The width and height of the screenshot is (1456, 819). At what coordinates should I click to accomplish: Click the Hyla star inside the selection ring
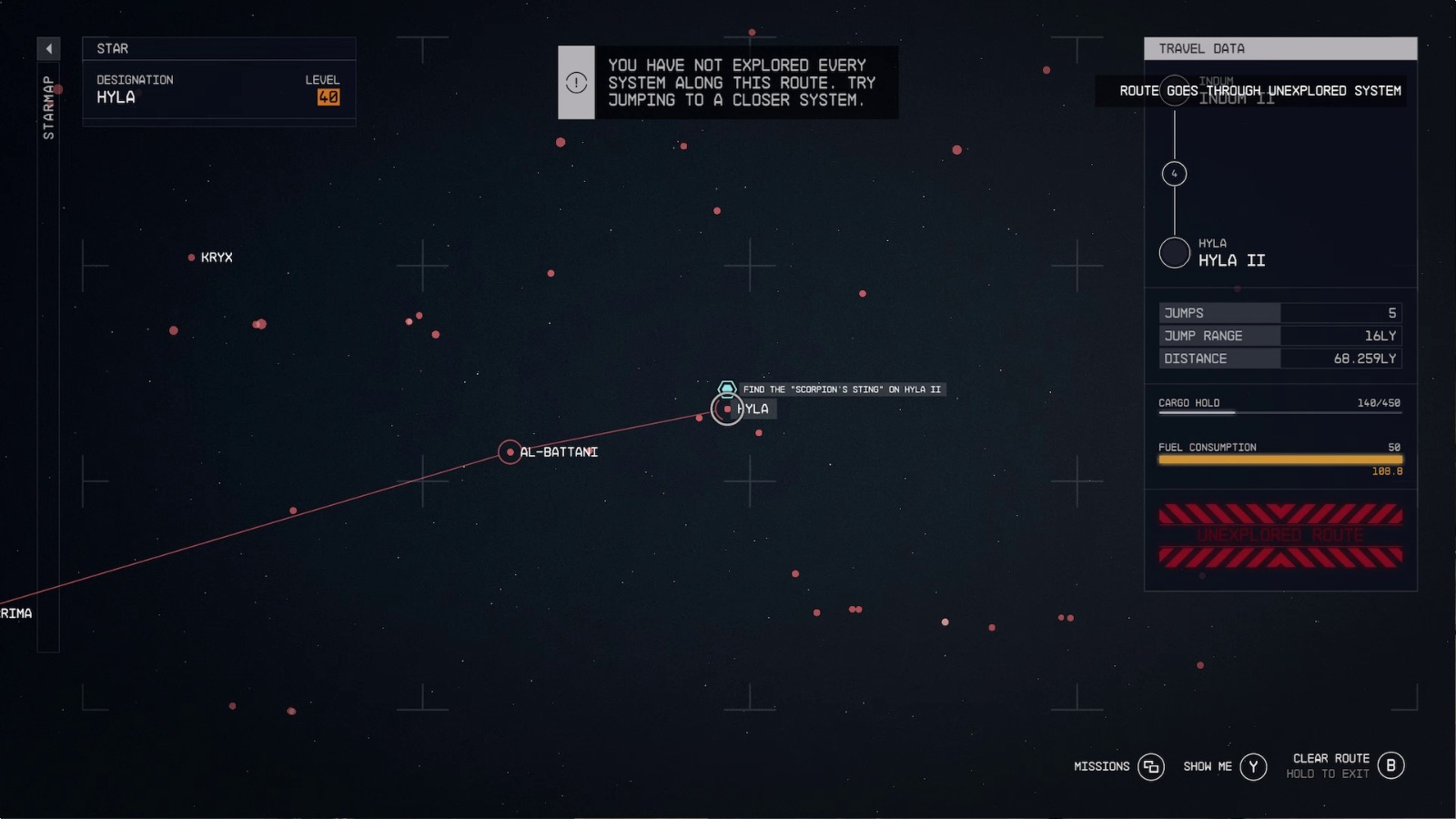tap(727, 409)
